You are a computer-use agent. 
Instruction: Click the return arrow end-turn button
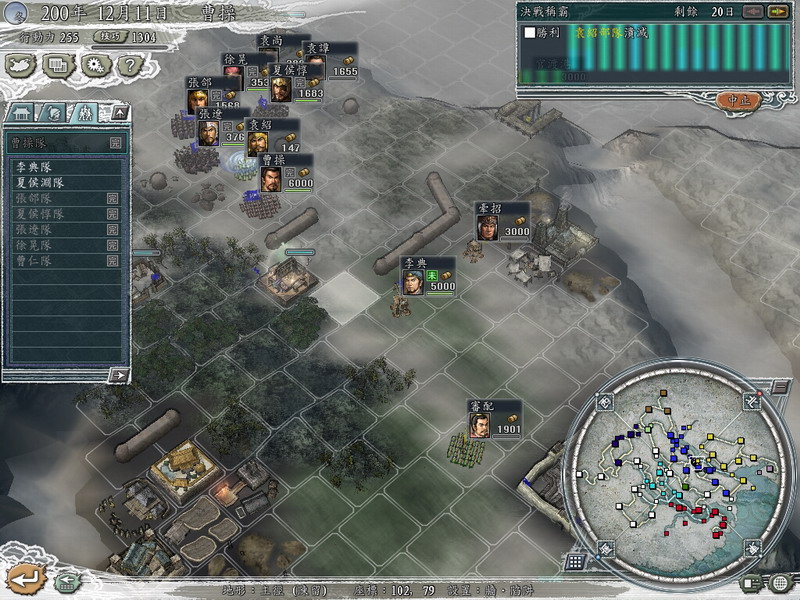[x=26, y=577]
